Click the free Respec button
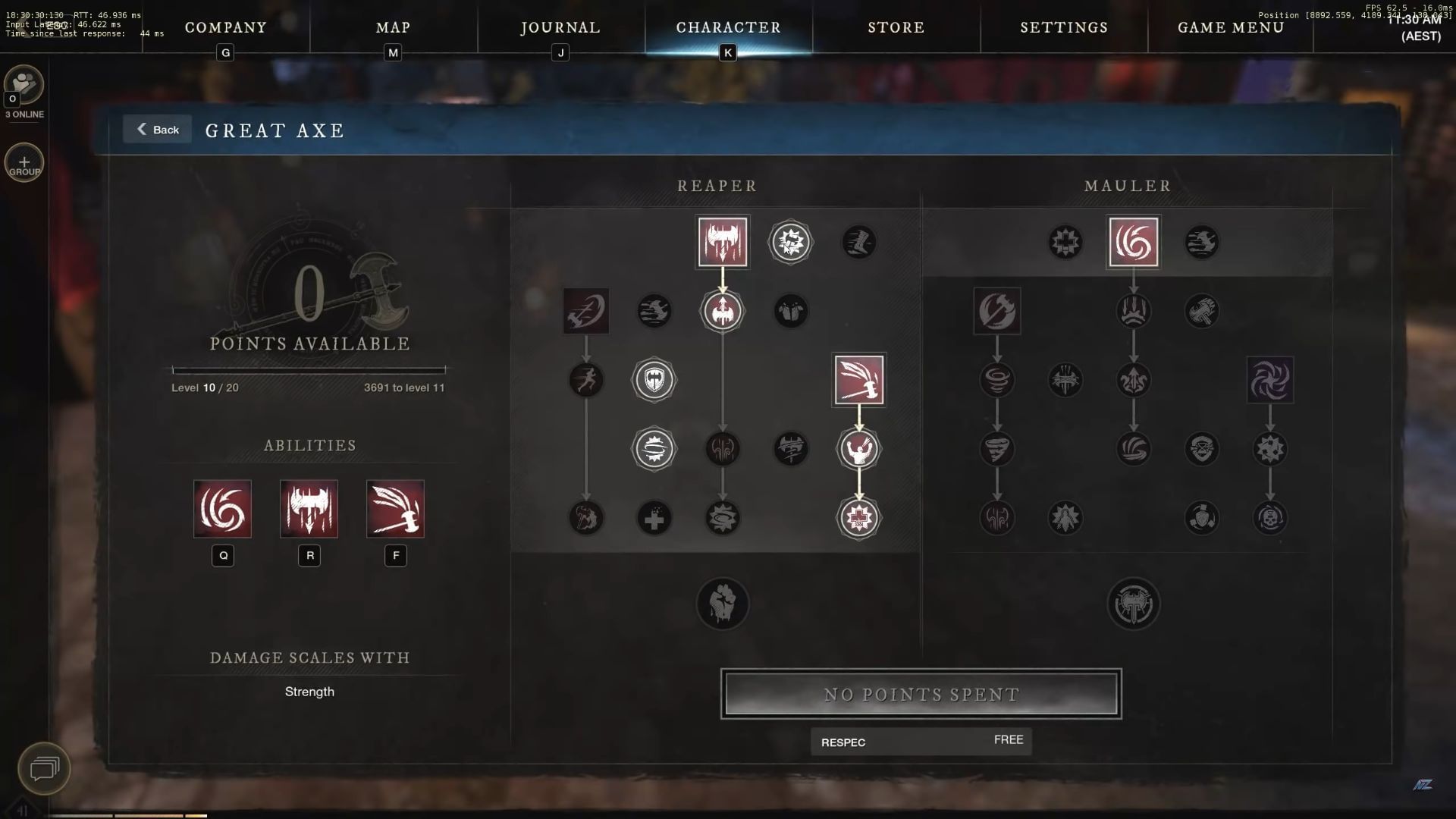Image resolution: width=1456 pixels, height=819 pixels. click(921, 742)
